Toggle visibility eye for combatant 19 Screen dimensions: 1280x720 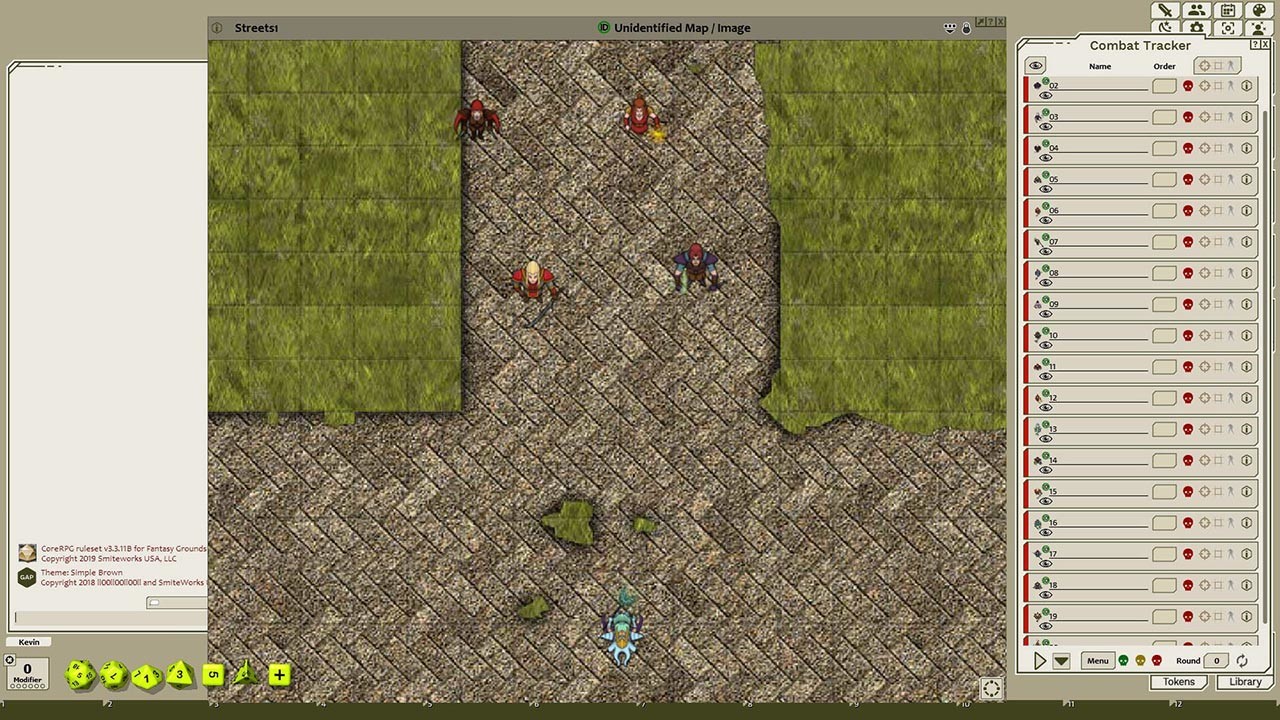click(x=1045, y=625)
